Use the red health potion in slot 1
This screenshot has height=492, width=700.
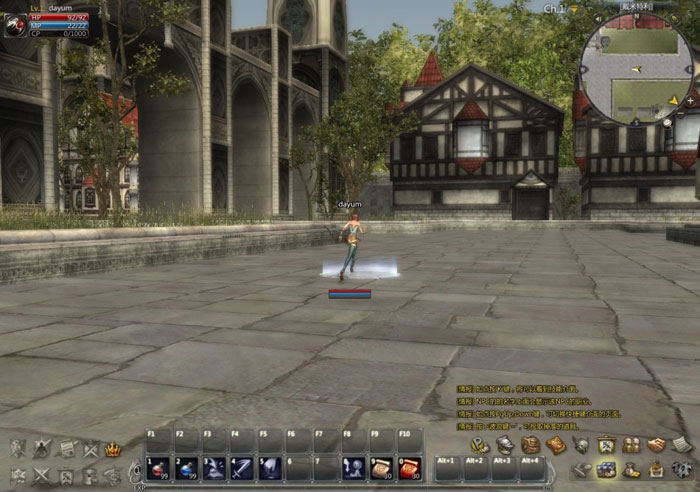click(x=159, y=467)
